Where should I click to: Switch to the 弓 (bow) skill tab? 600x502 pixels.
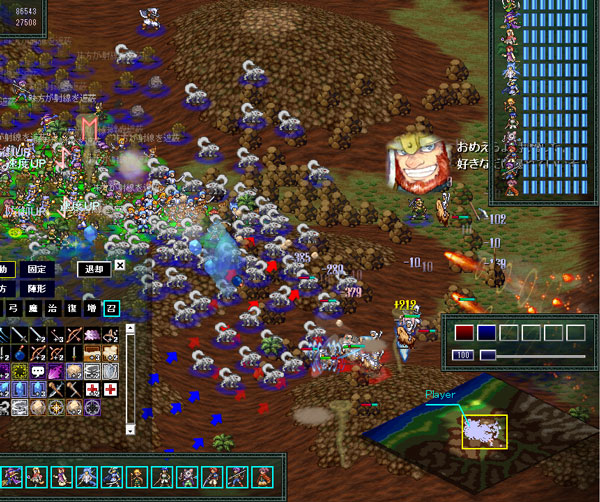click(x=13, y=308)
